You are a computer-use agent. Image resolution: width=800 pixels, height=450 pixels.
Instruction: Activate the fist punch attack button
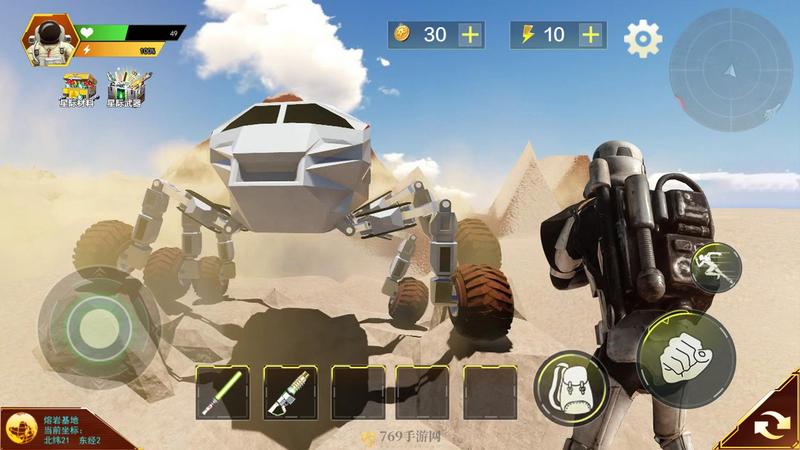click(686, 358)
